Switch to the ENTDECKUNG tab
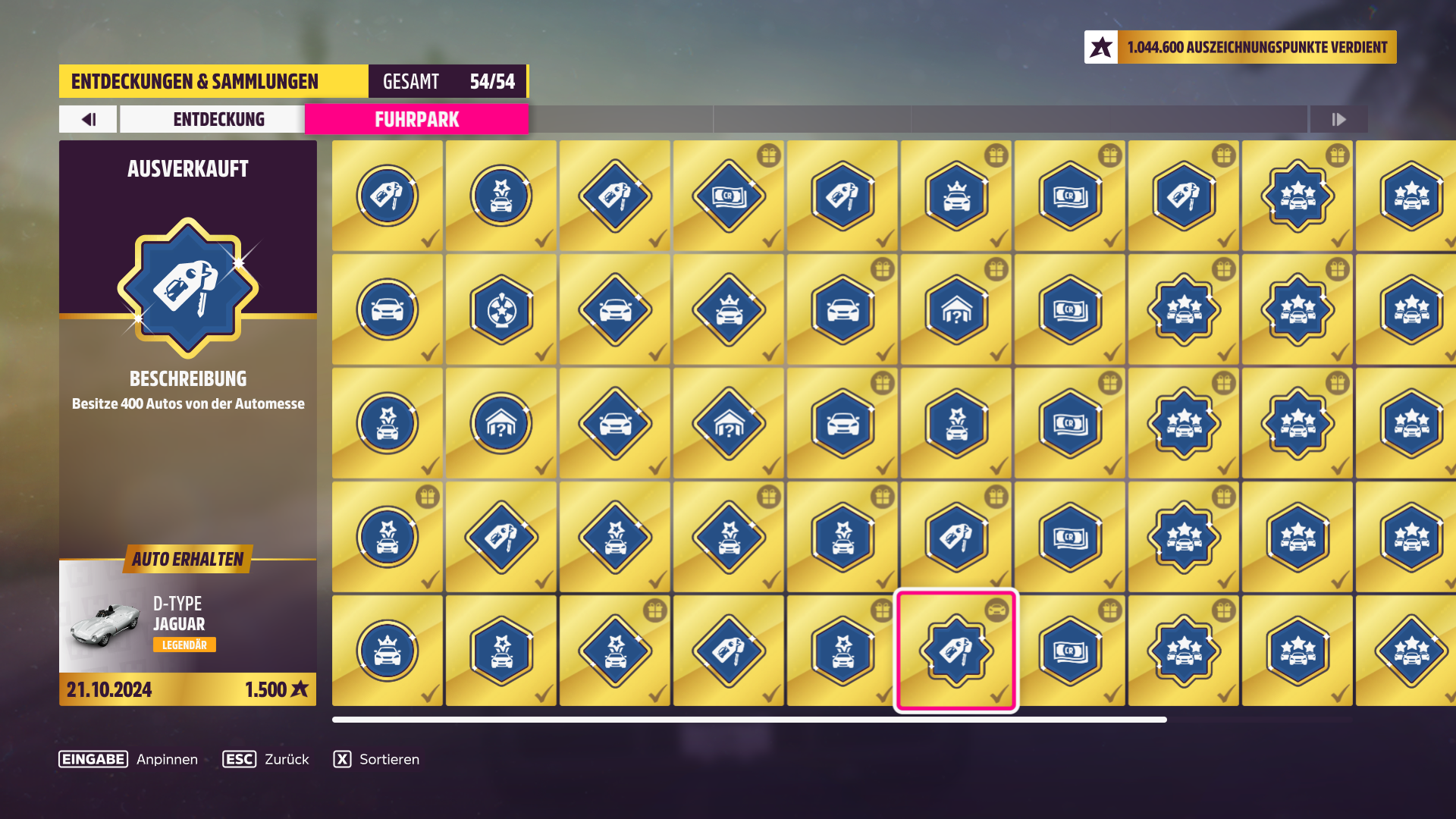Screen dimensions: 1456x819 [x=219, y=119]
